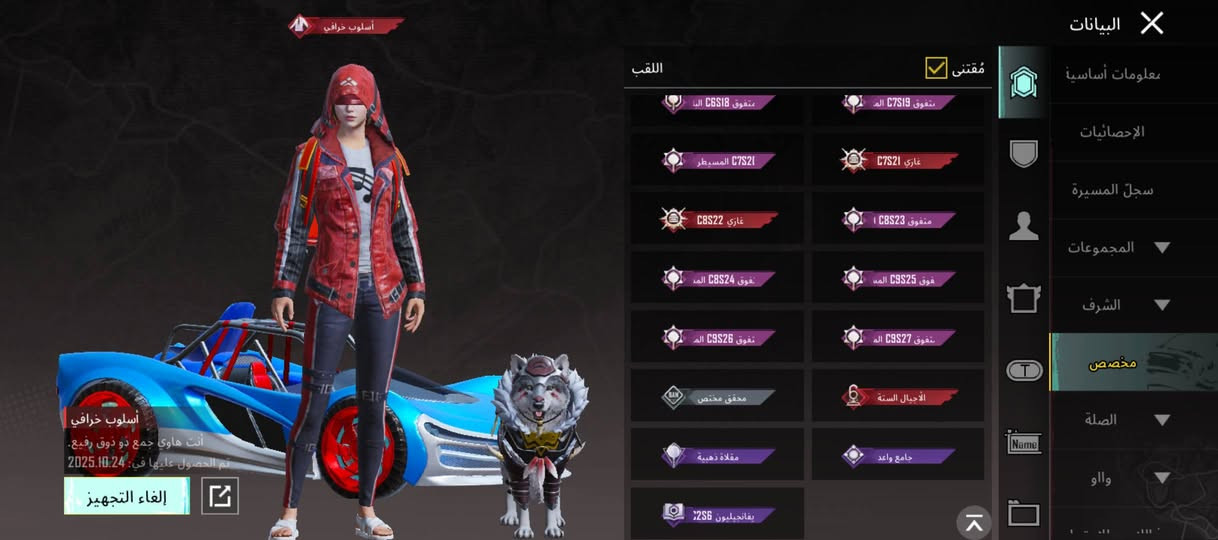Open the الإحصائيات statistics section
Viewport: 1218px width, 540px height.
point(1112,132)
